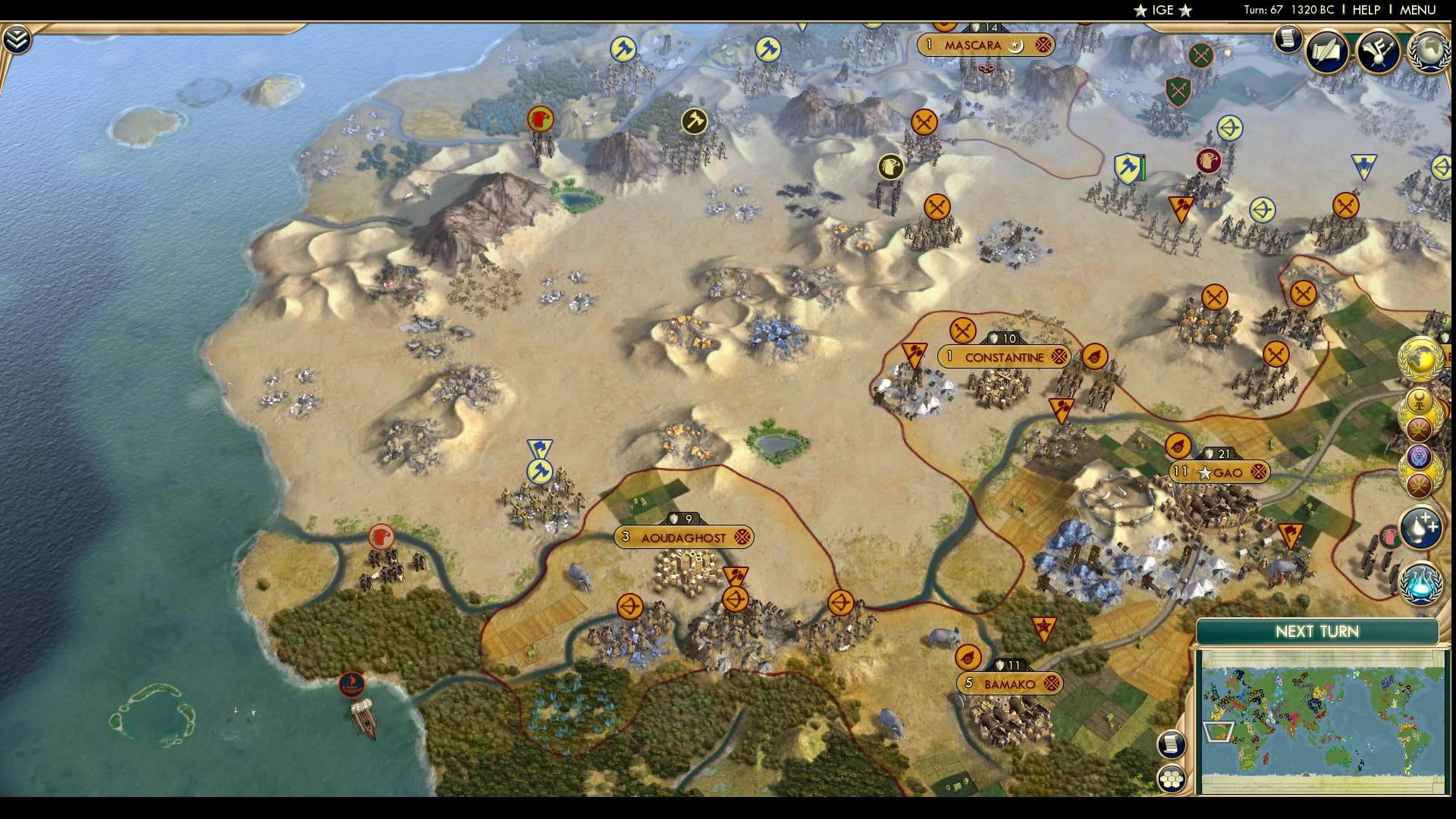Open the IGE in-game editor panel
The height and width of the screenshot is (819, 1456).
(1163, 10)
